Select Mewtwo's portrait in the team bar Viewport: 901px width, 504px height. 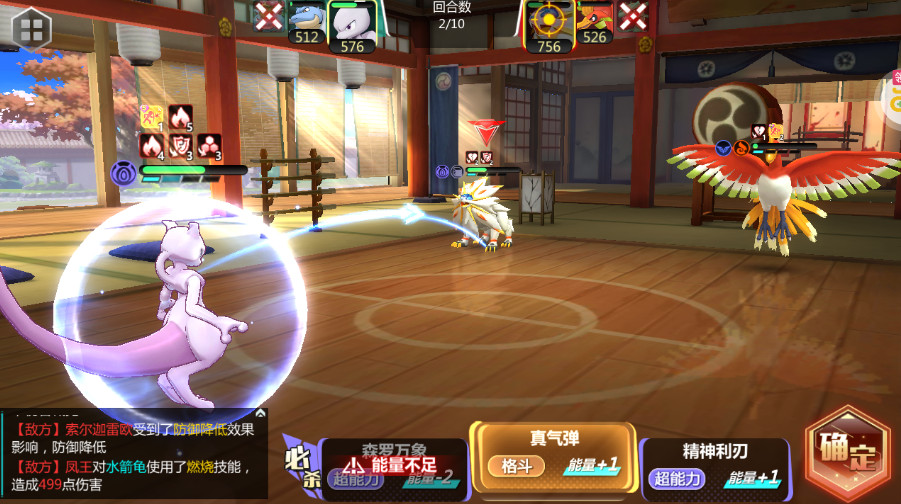(x=352, y=24)
